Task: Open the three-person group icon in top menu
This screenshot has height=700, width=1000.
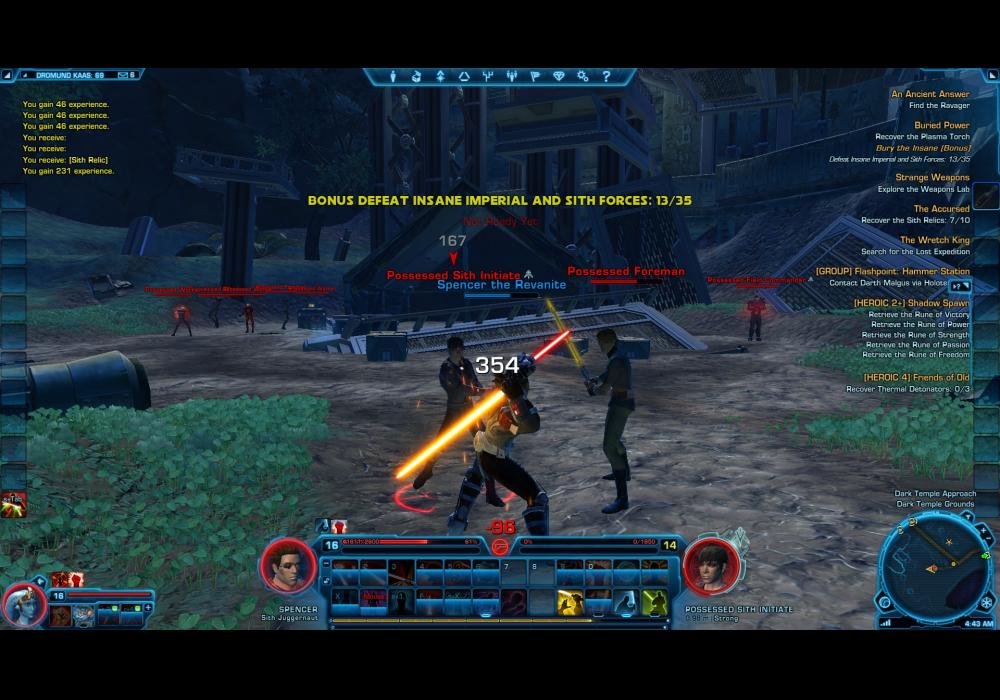Action: pos(512,76)
